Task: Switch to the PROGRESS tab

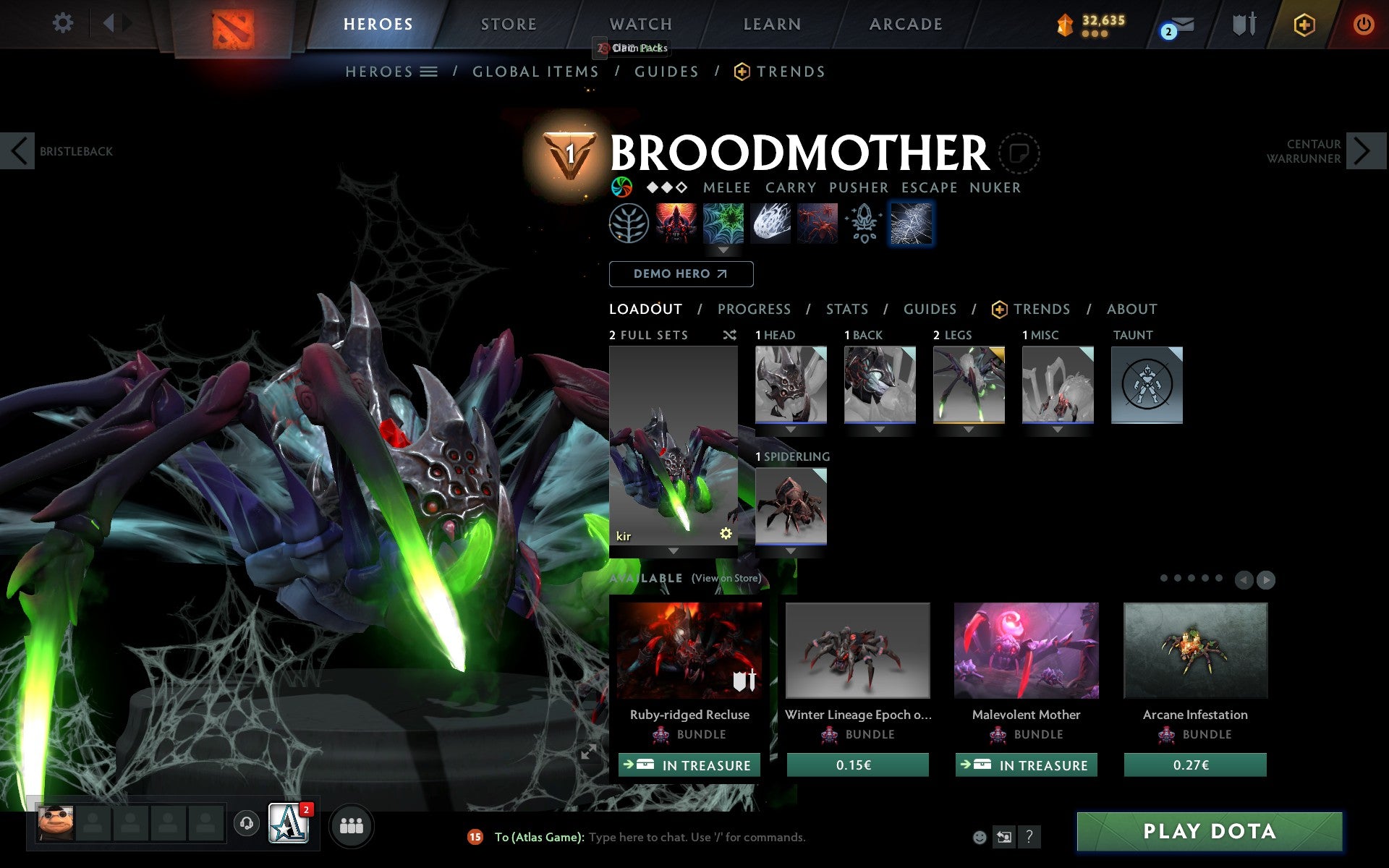Action: (x=754, y=309)
